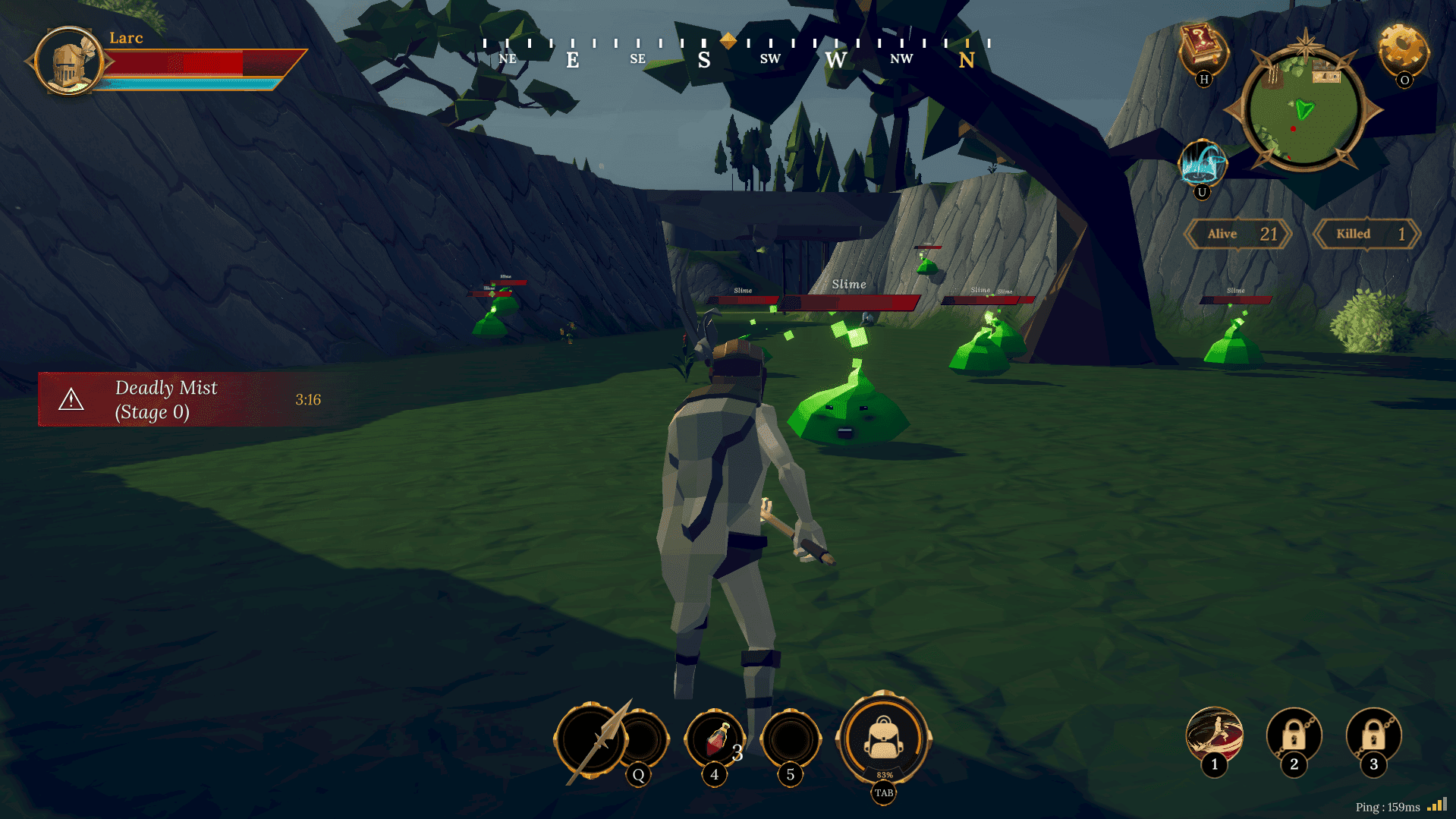Click Larc's knight helmet portrait

click(x=68, y=62)
